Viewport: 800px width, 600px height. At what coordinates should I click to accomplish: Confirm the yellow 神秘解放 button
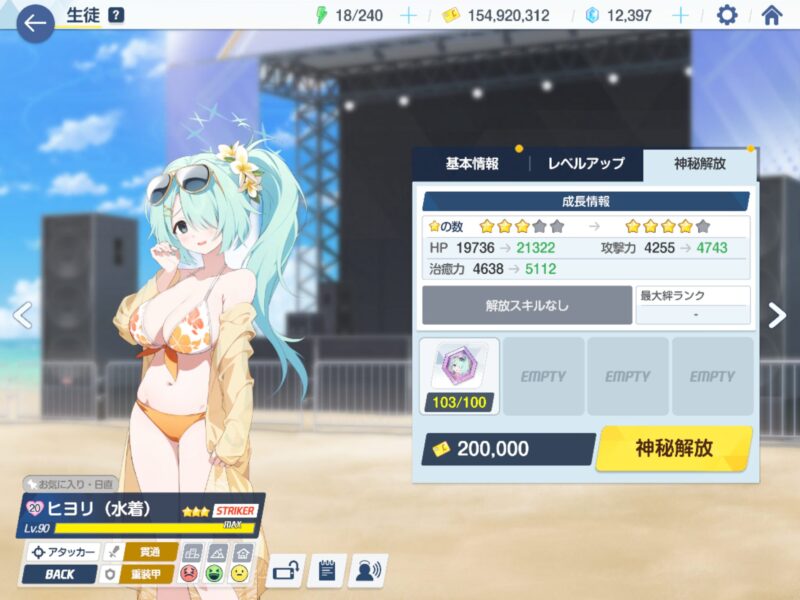click(674, 448)
